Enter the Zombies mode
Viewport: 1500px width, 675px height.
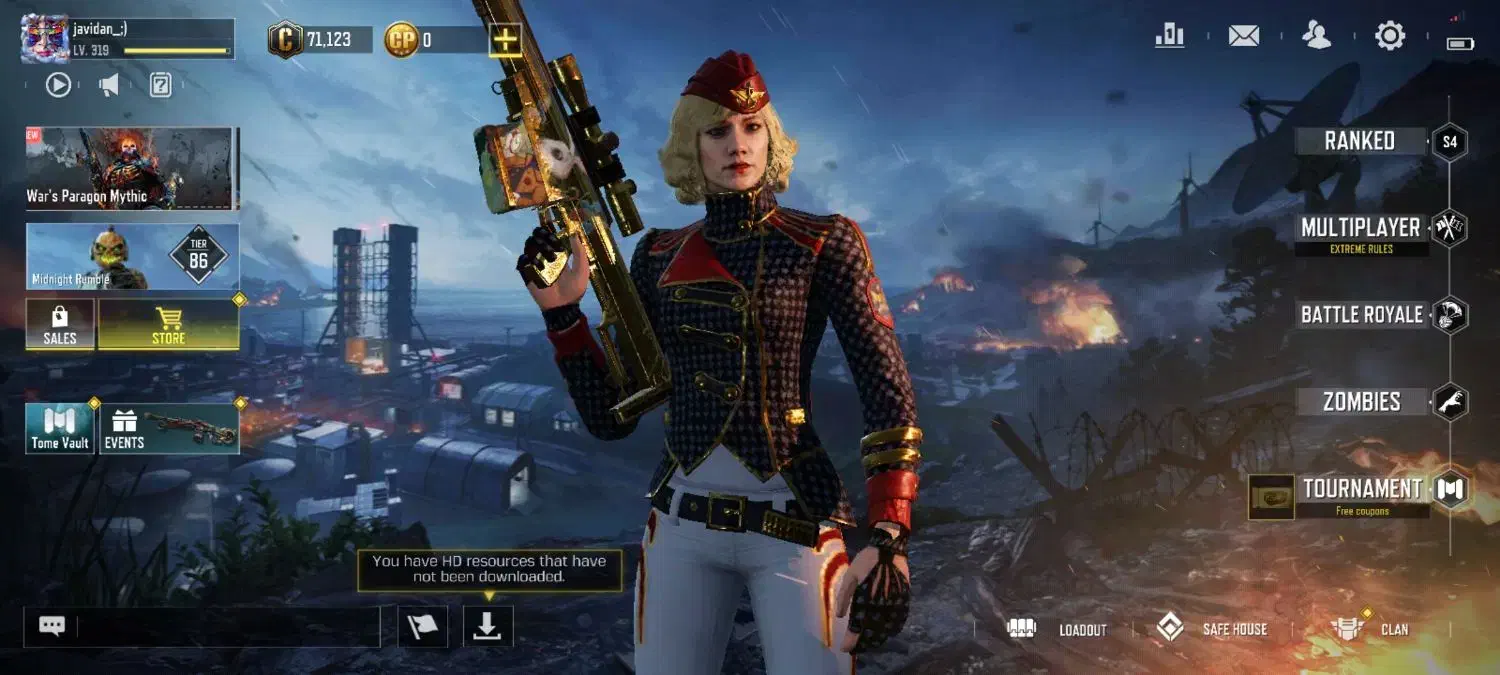pos(1361,402)
